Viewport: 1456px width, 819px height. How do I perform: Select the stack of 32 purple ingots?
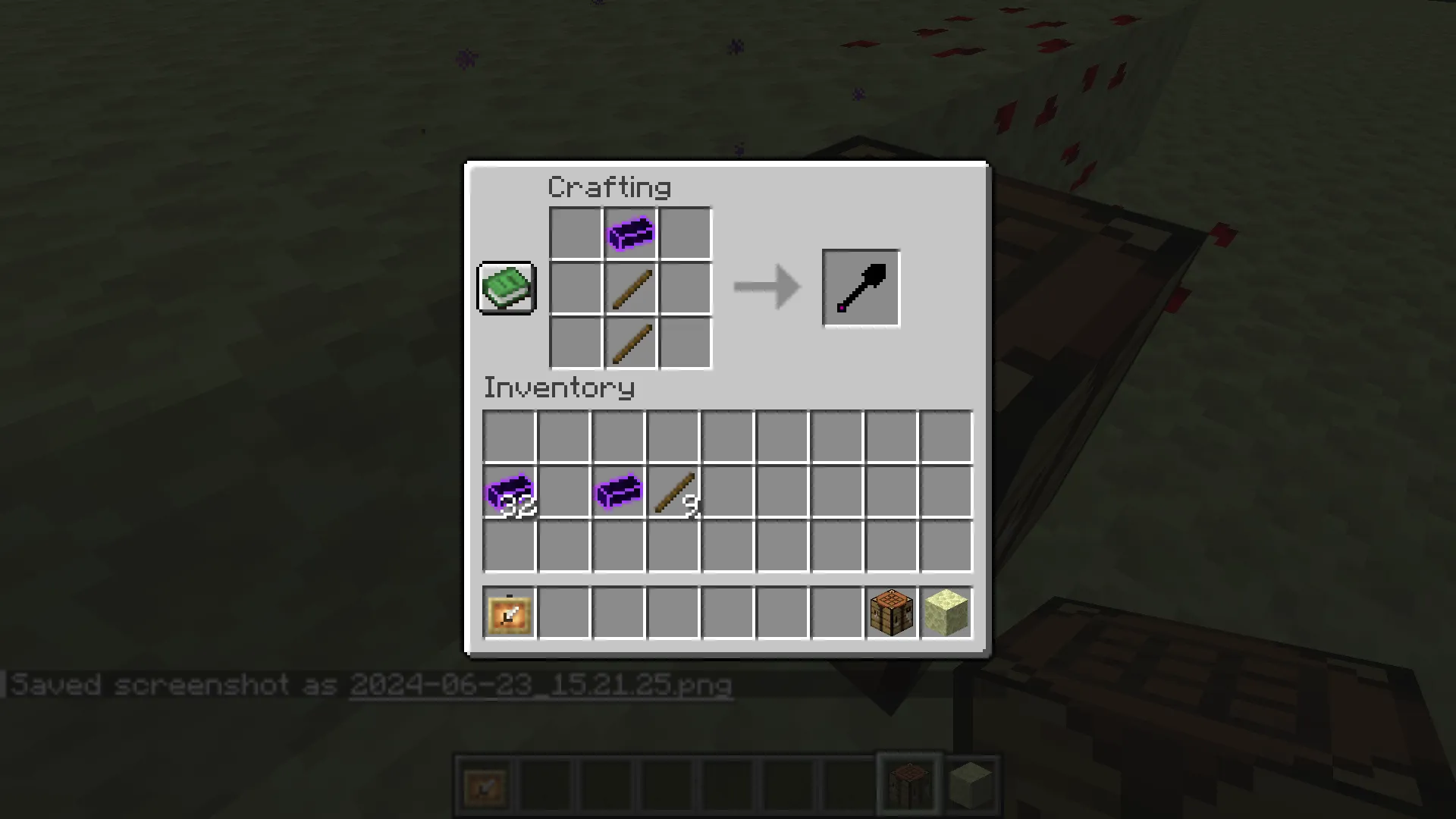508,493
